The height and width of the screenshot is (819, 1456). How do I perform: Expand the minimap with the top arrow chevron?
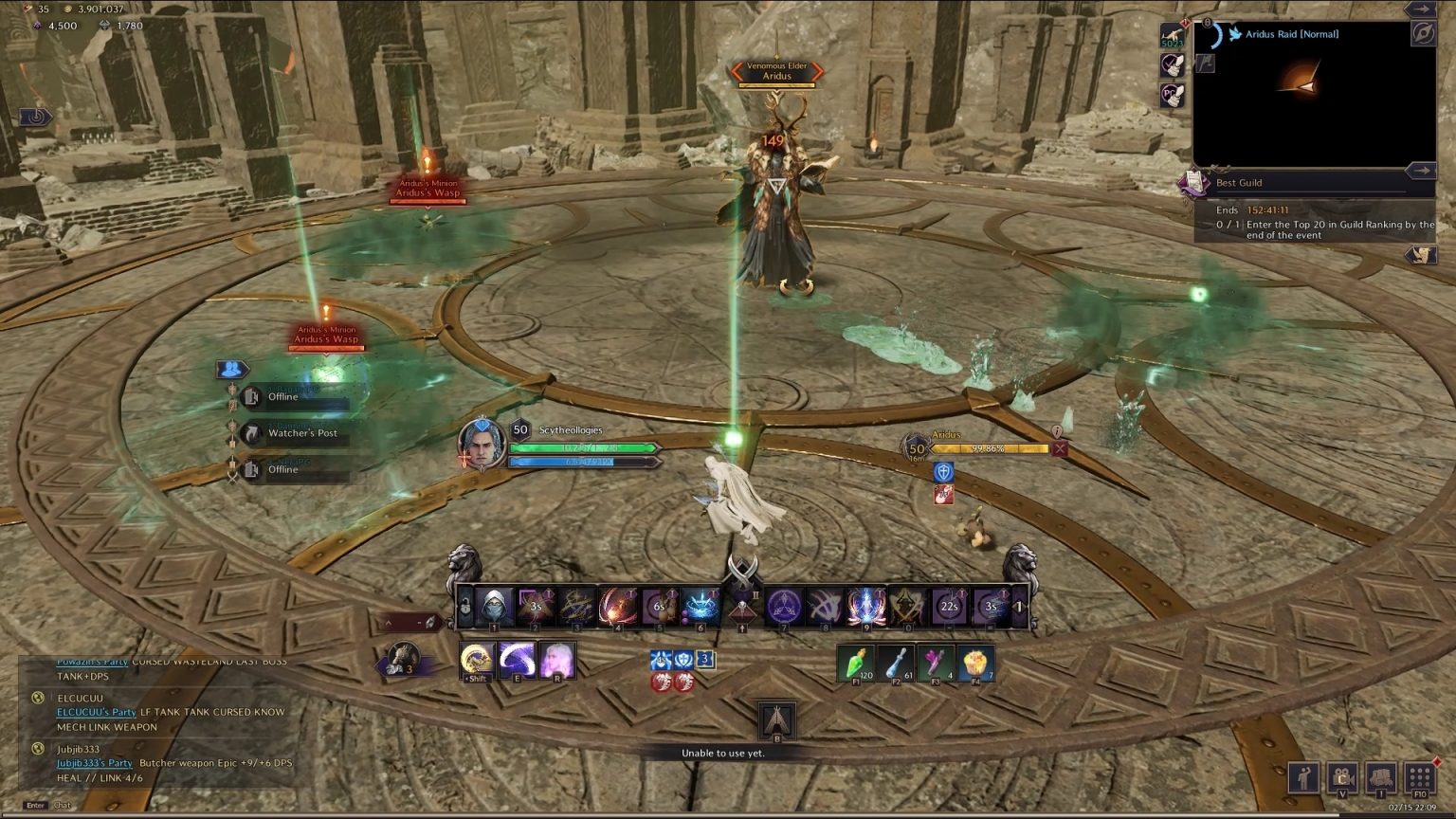[x=1420, y=9]
